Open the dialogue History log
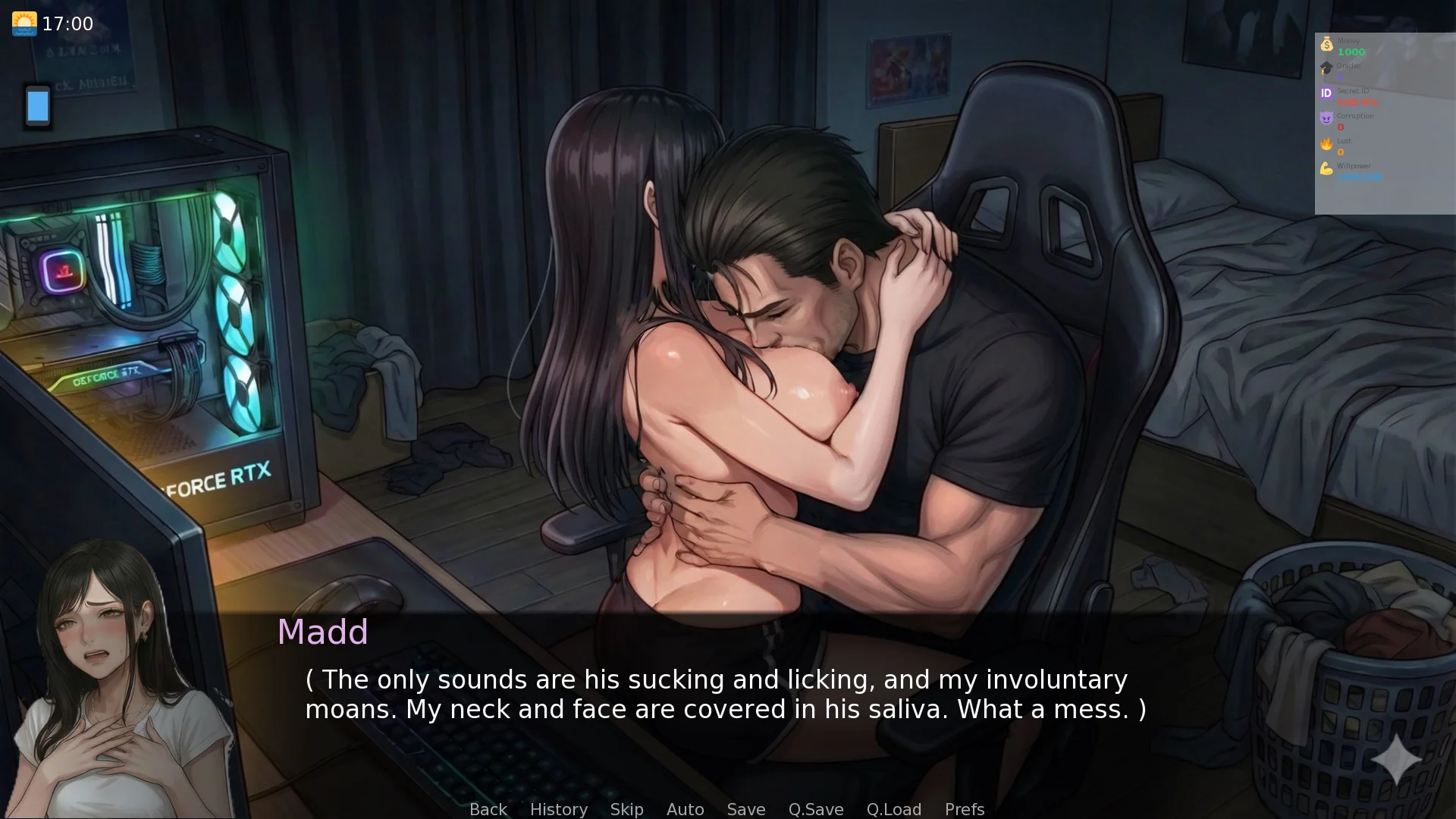This screenshot has width=1456, height=819. 558,809
